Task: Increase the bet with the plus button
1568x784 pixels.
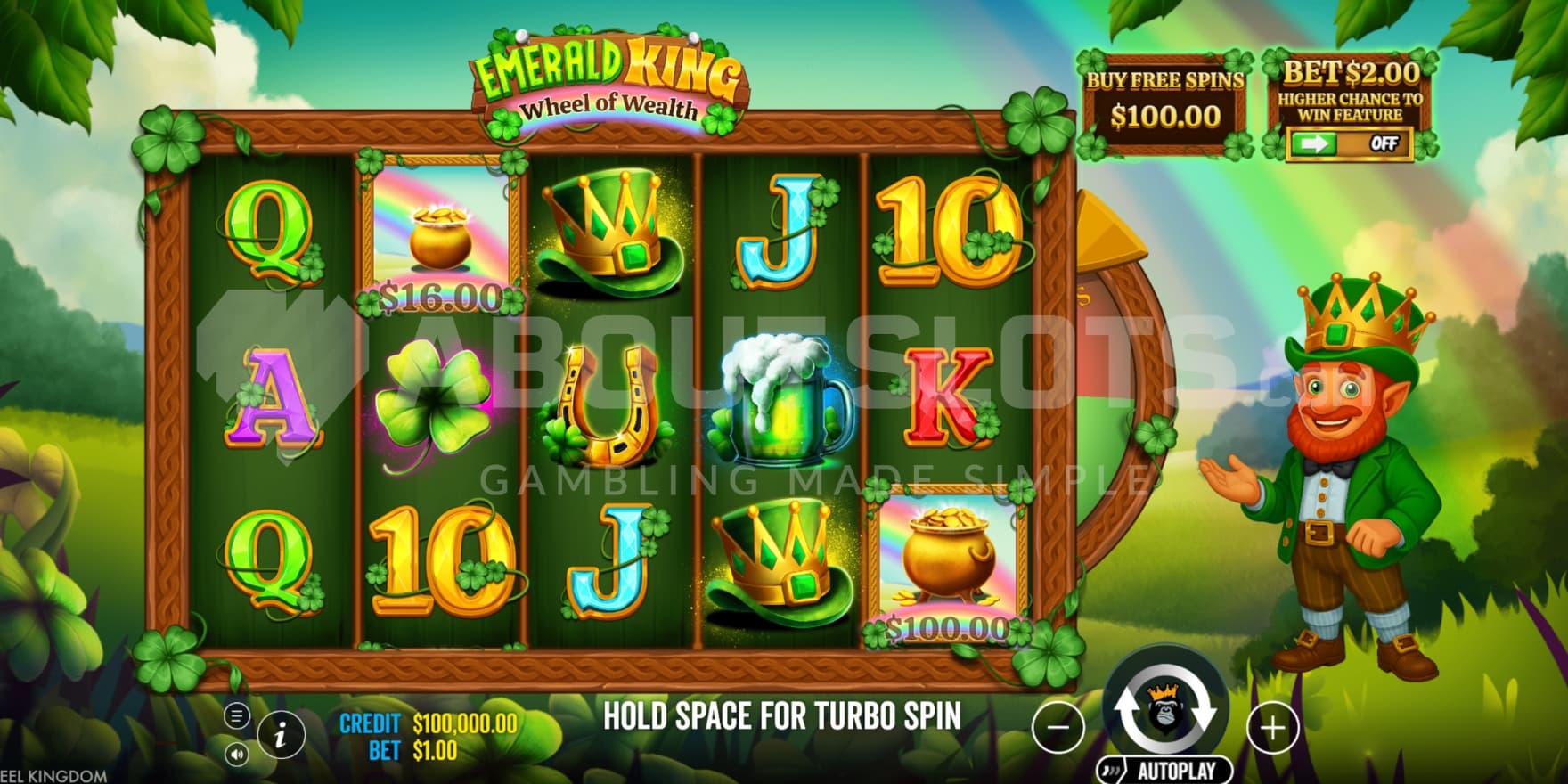Action: (1272, 727)
